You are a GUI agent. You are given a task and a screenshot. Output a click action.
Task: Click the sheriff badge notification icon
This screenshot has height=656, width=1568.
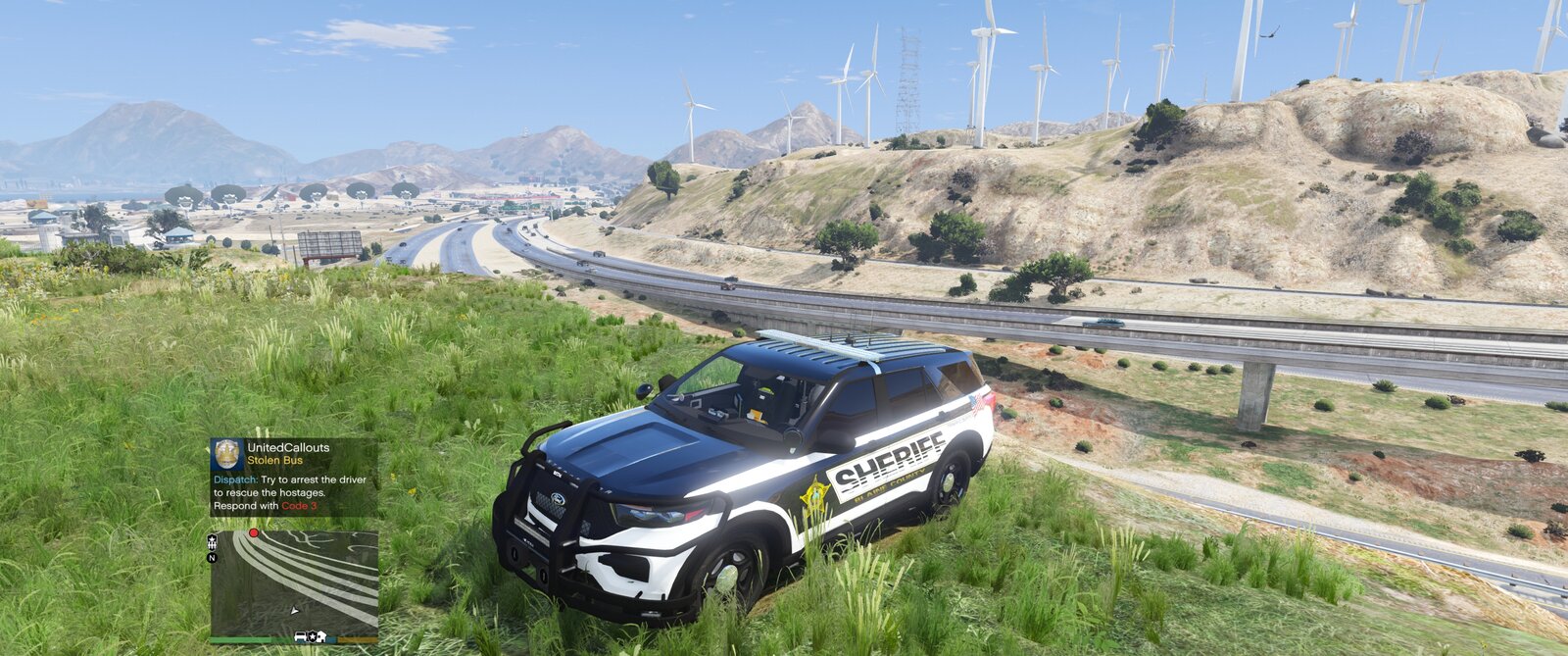(x=227, y=454)
